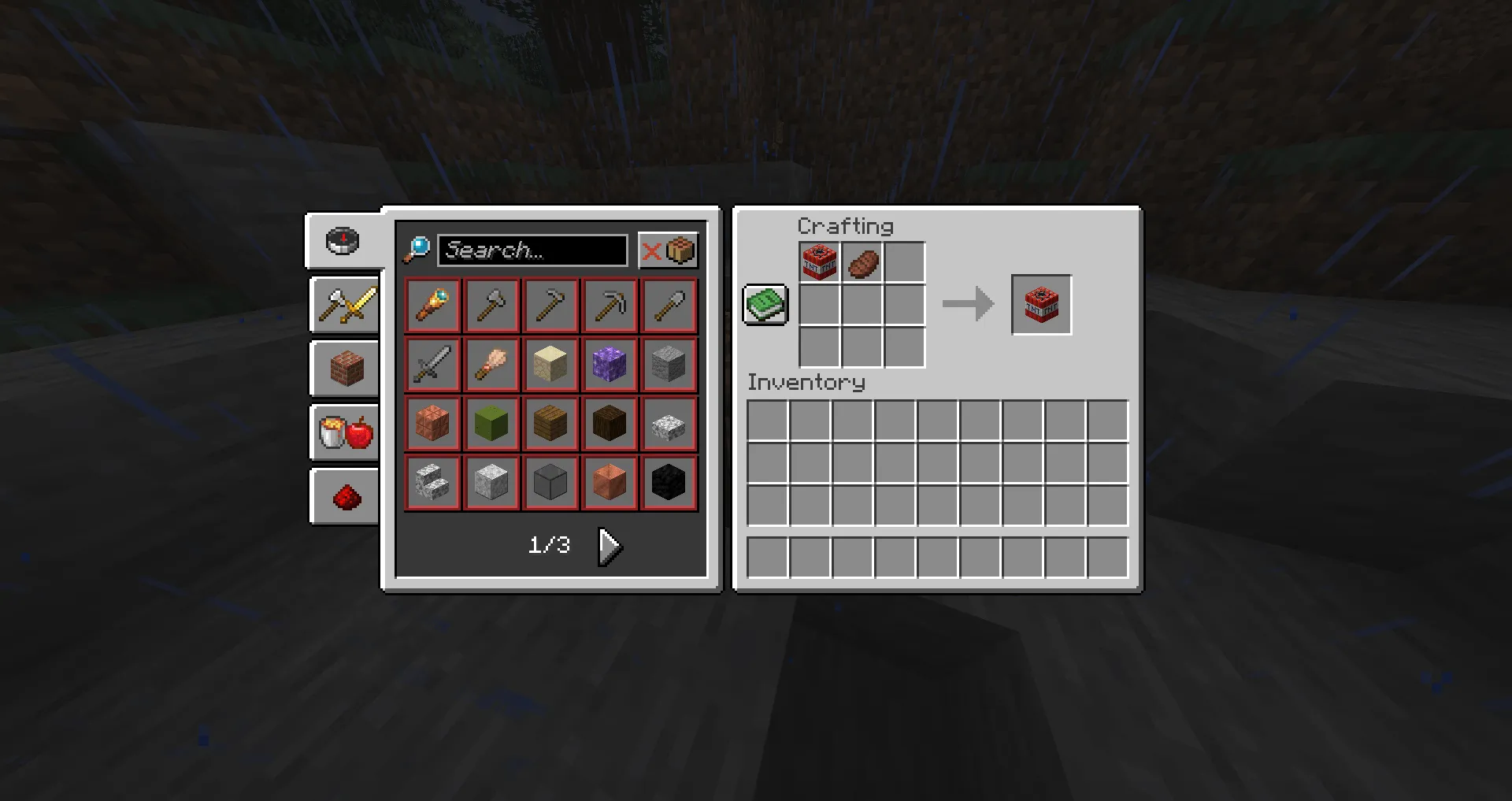
Task: Open the iron hoe recipe variants
Action: pos(550,305)
